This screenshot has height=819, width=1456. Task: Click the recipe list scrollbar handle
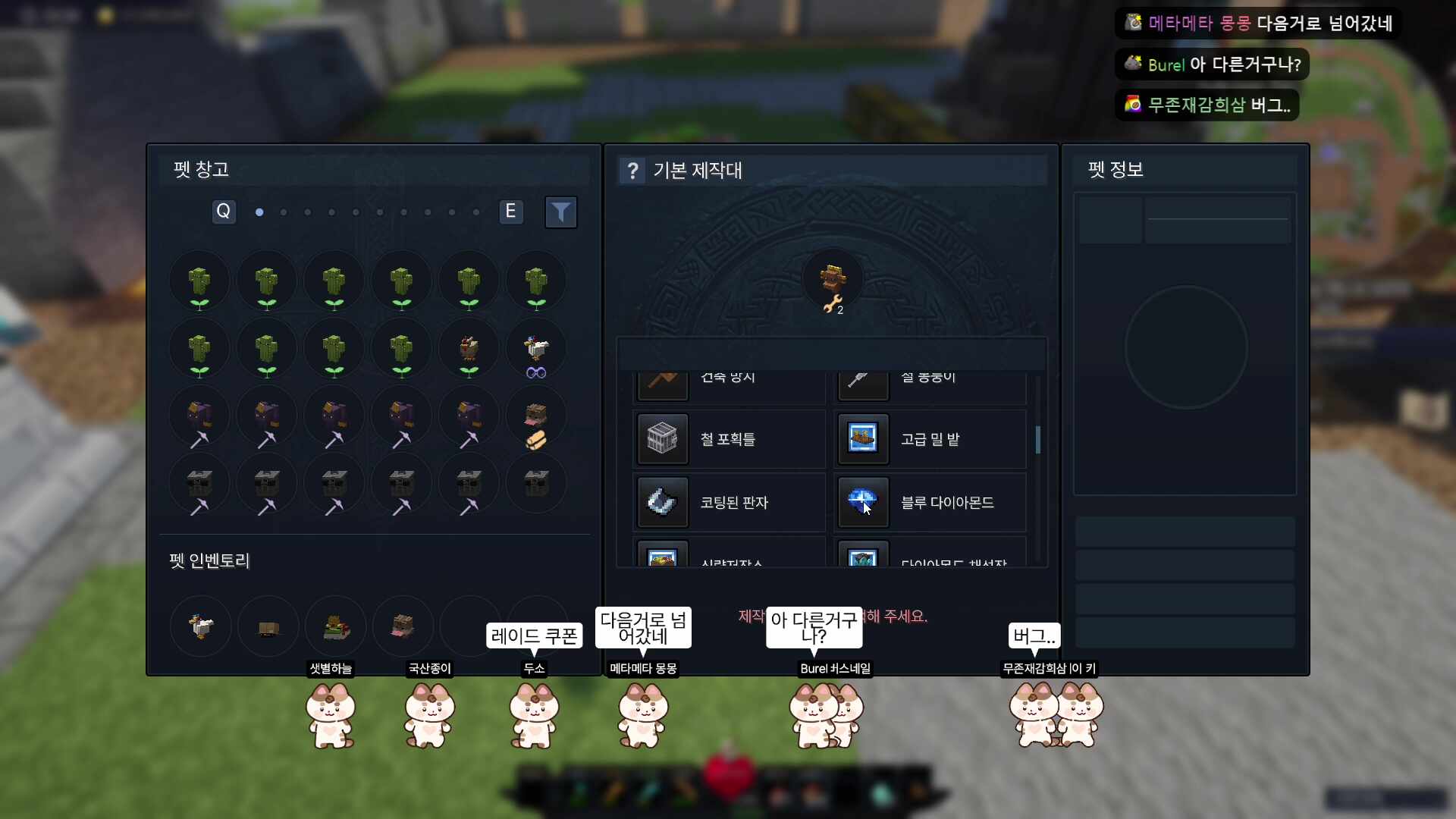coord(1038,440)
